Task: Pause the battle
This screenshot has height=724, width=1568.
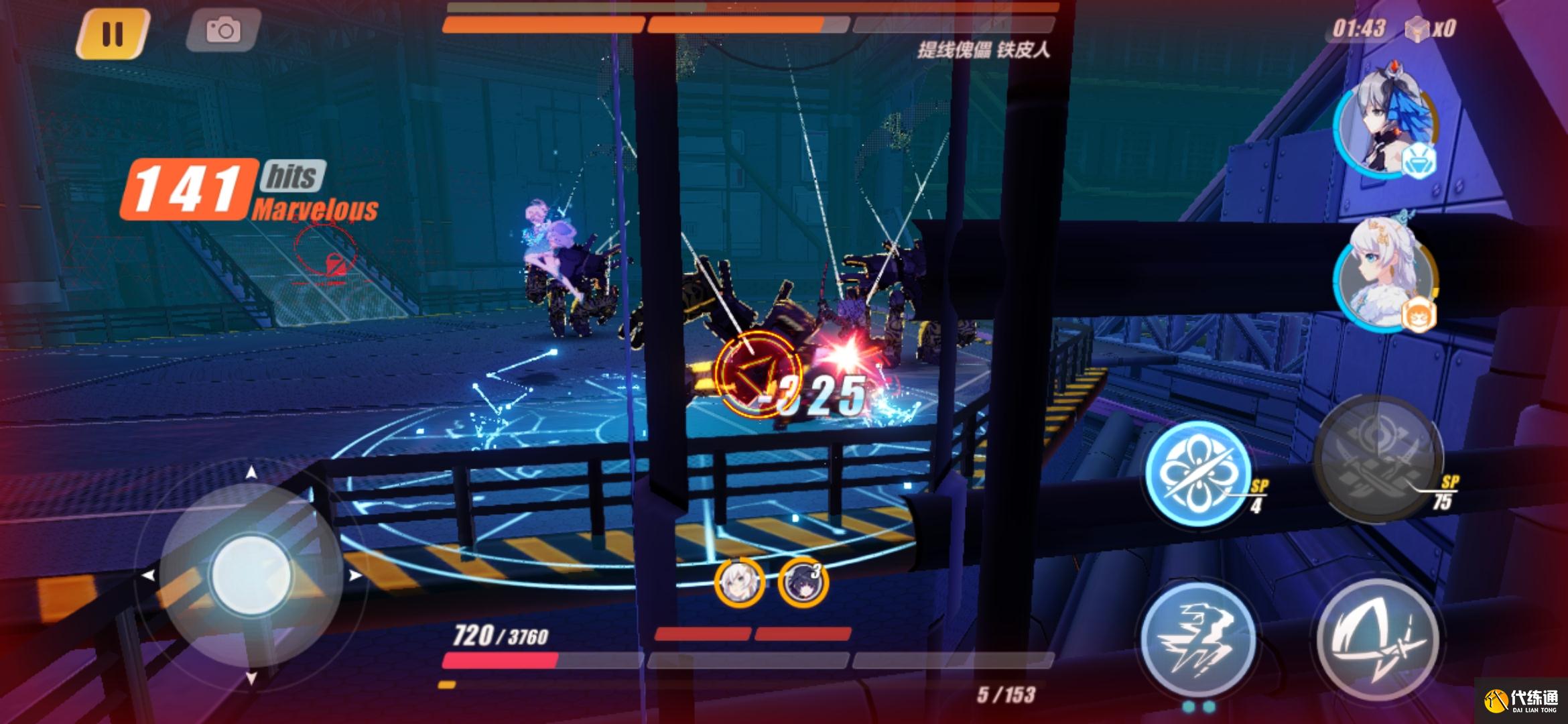Action: tap(112, 33)
